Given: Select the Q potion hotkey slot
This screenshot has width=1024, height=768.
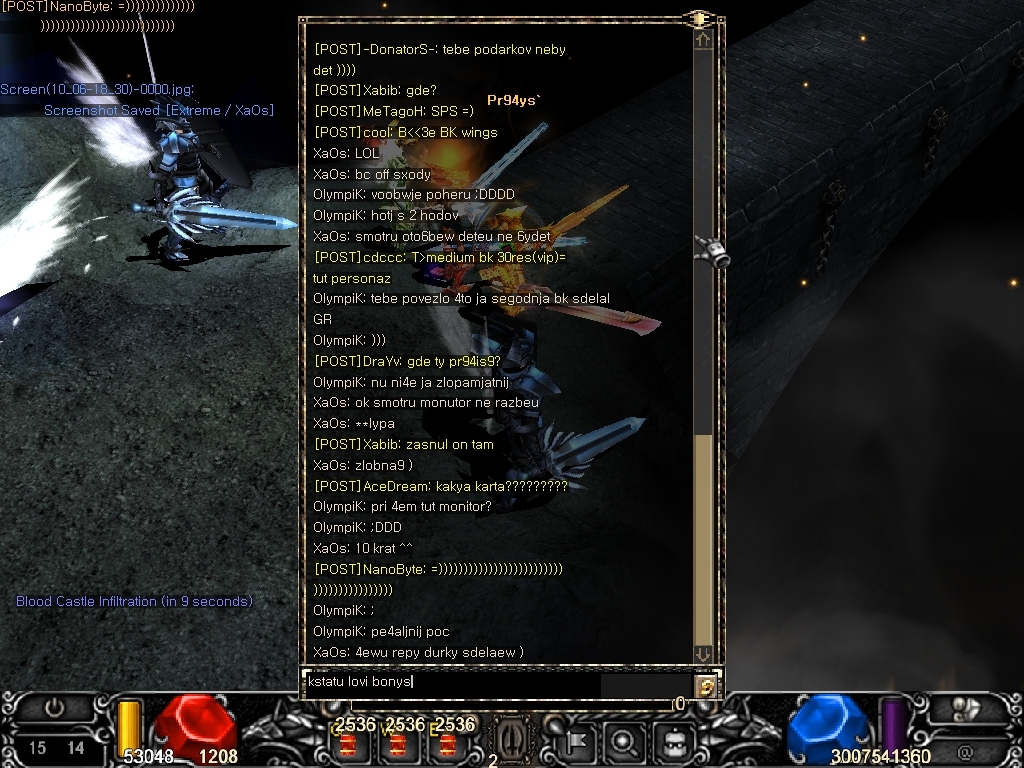Looking at the screenshot, I should (349, 744).
